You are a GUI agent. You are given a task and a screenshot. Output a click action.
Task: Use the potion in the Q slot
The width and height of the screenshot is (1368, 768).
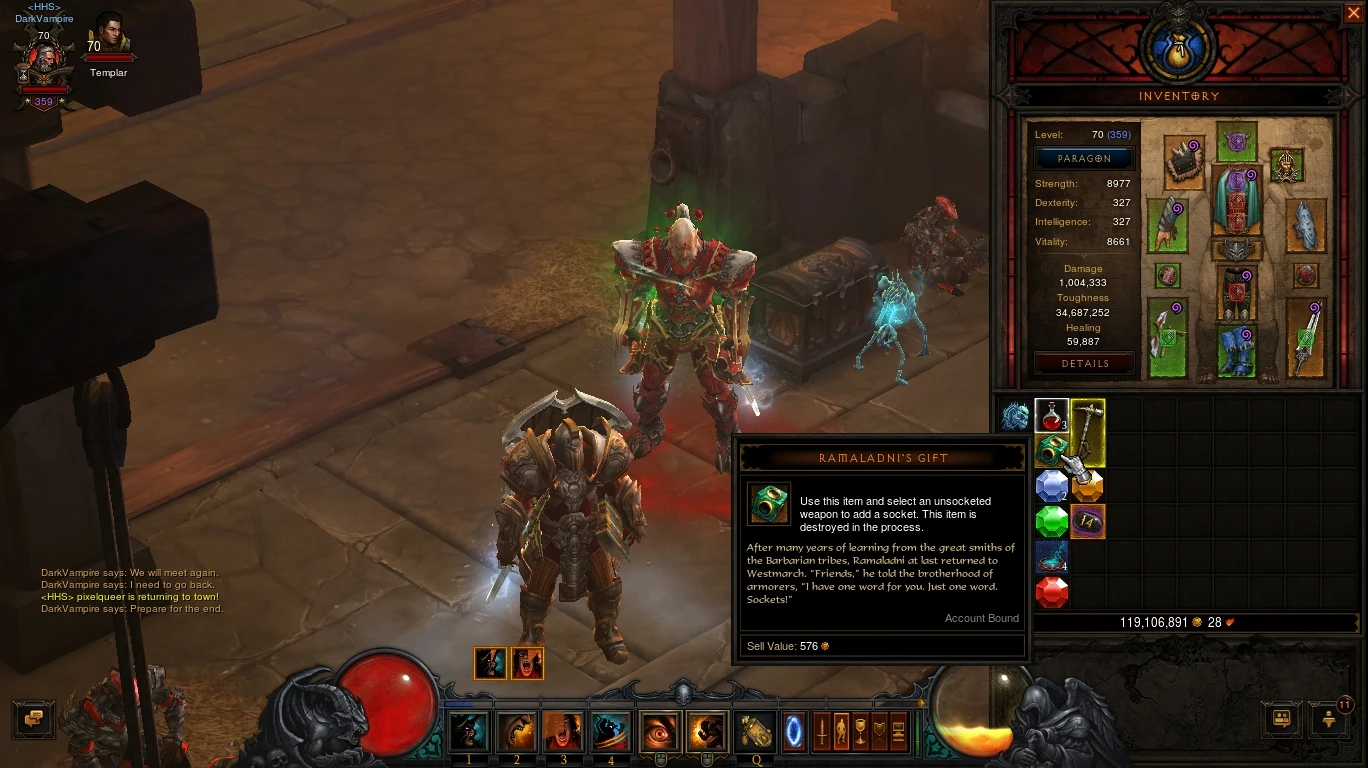click(x=756, y=732)
